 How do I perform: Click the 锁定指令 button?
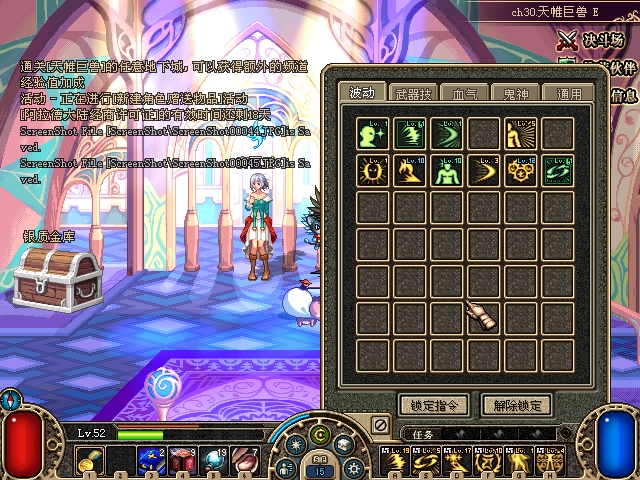(432, 405)
